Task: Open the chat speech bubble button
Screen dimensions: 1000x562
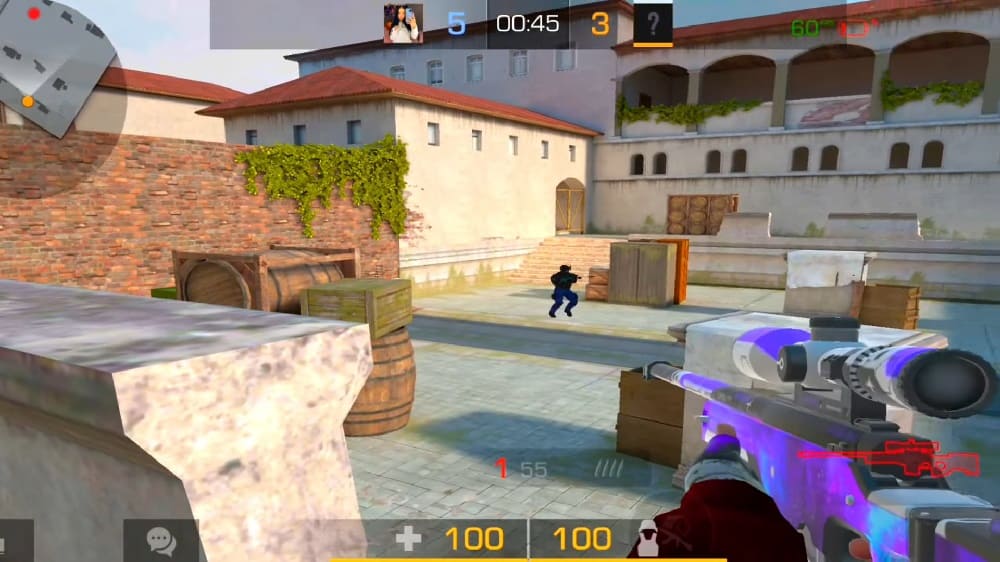Action: tap(161, 540)
